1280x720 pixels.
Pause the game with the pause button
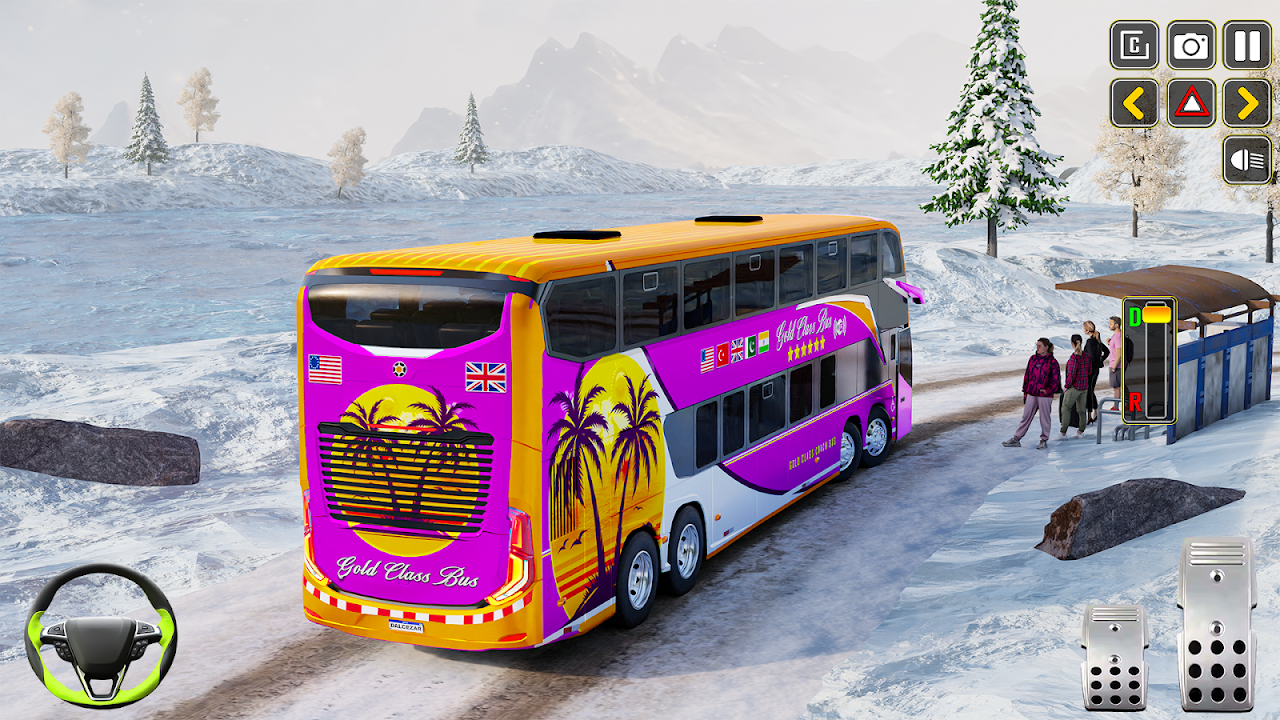click(1247, 46)
